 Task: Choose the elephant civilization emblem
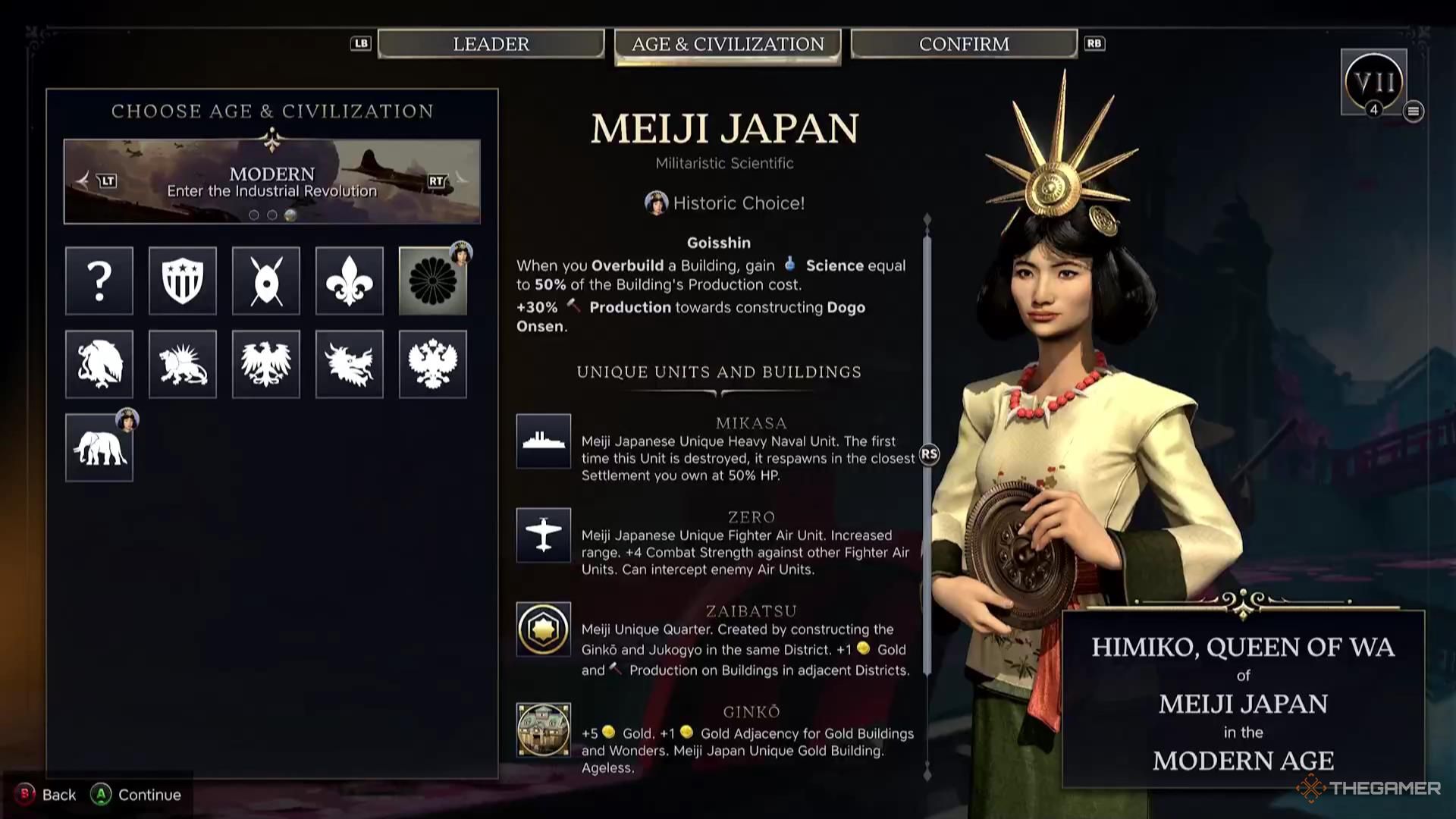[x=99, y=447]
